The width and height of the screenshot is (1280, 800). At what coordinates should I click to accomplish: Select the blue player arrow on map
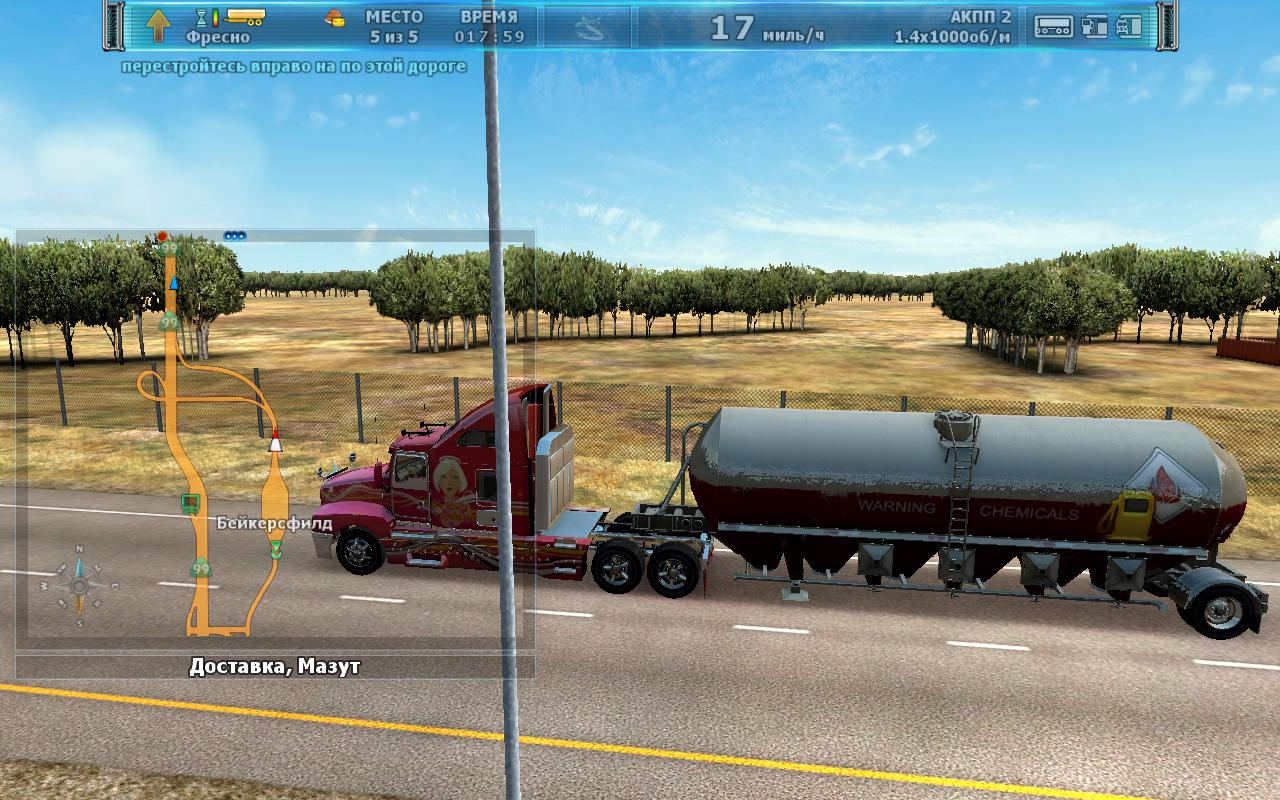[174, 283]
